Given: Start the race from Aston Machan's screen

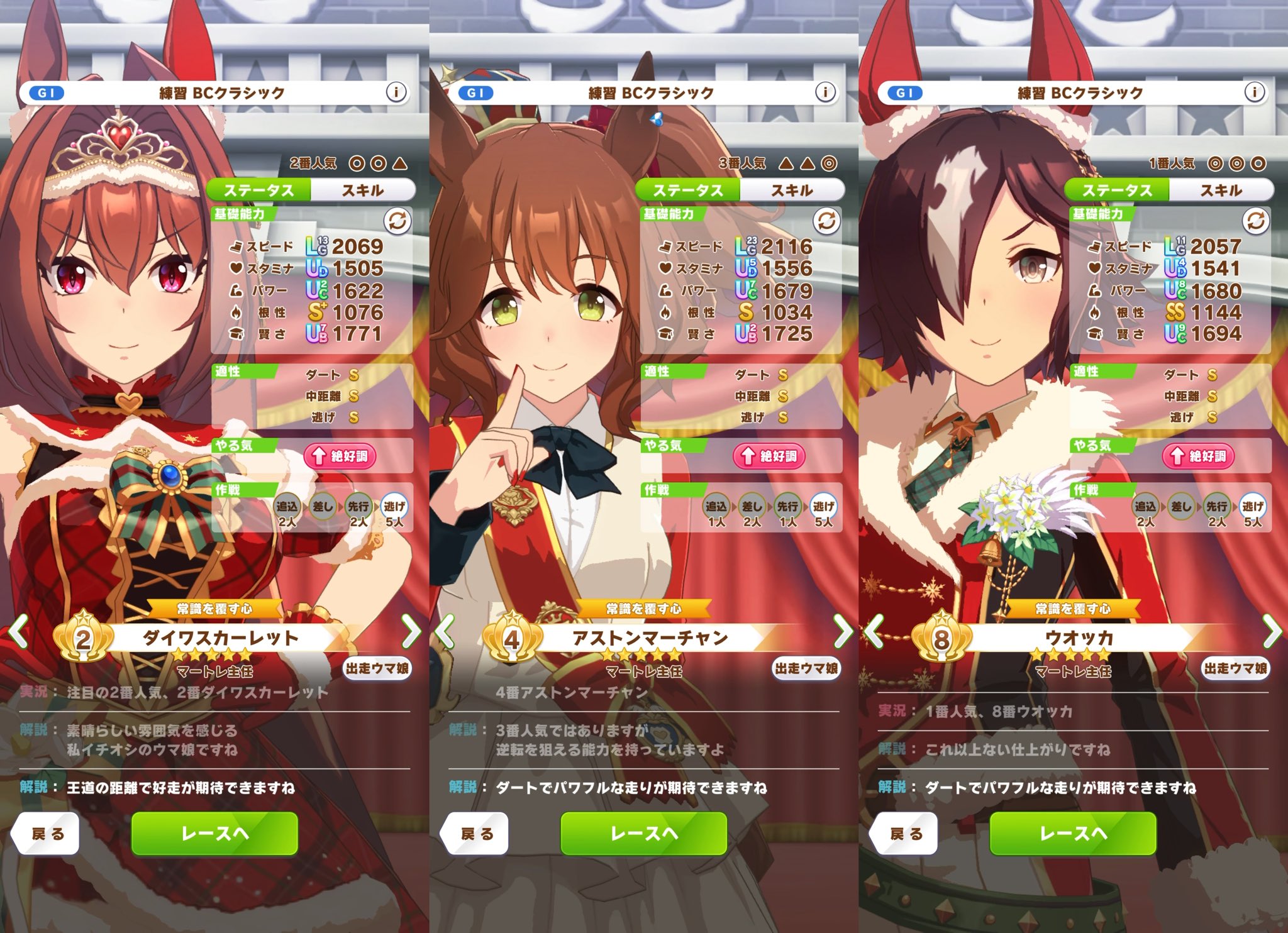Looking at the screenshot, I should pyautogui.click(x=643, y=834).
